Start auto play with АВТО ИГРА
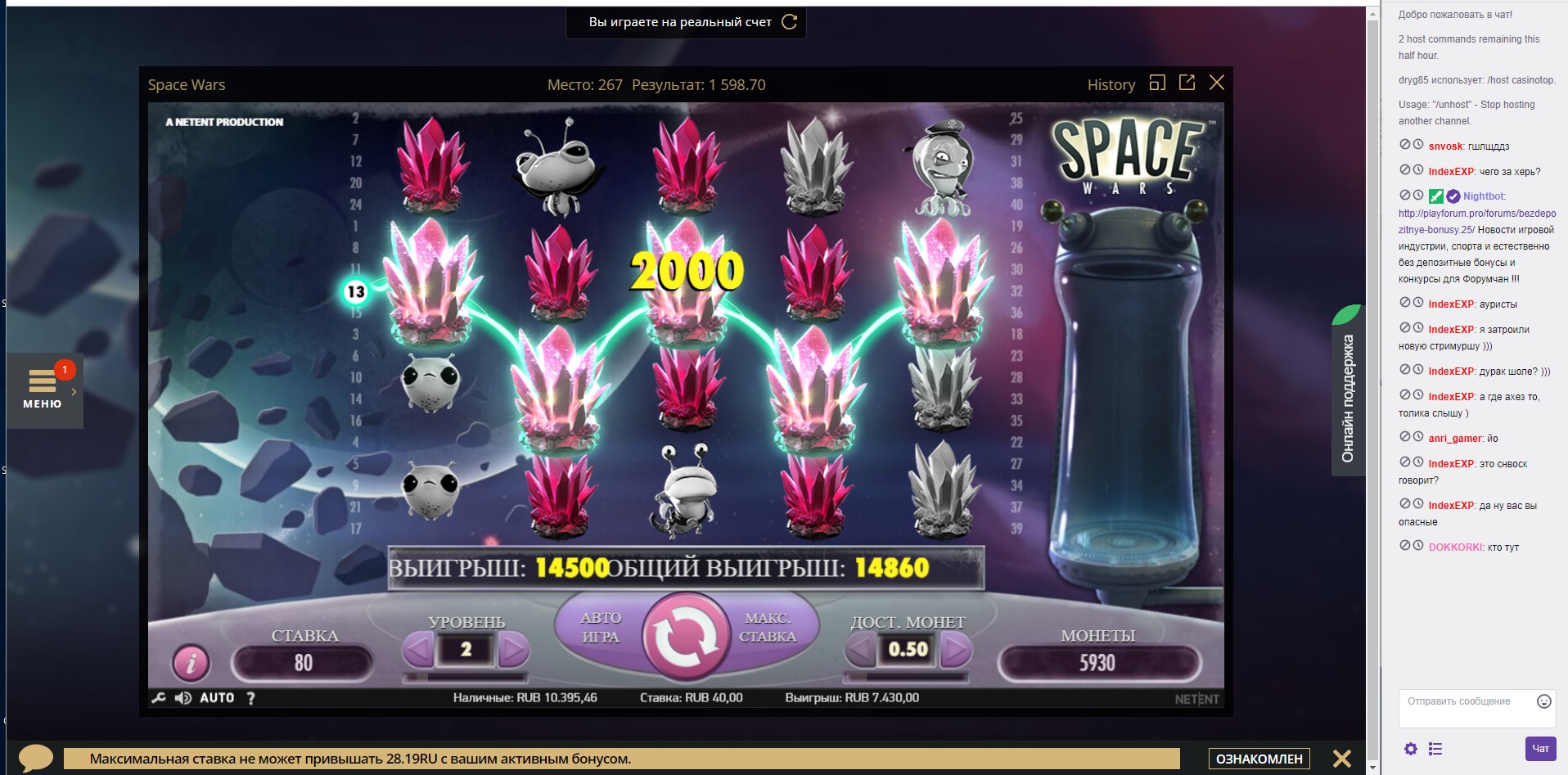This screenshot has height=775, width=1568. (x=600, y=628)
